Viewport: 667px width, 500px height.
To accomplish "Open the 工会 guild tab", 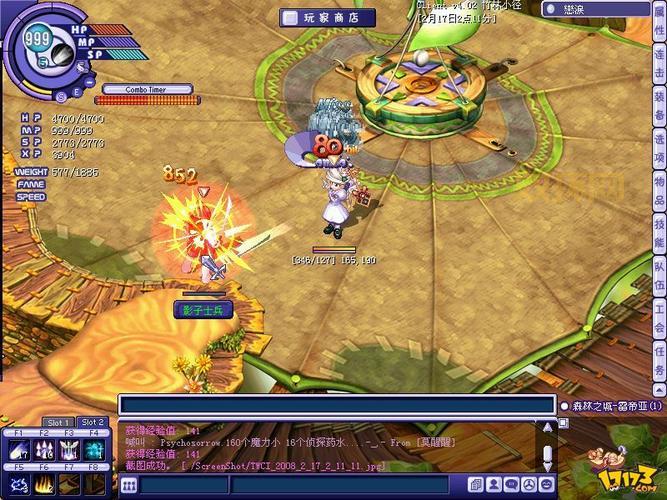I will [659, 314].
